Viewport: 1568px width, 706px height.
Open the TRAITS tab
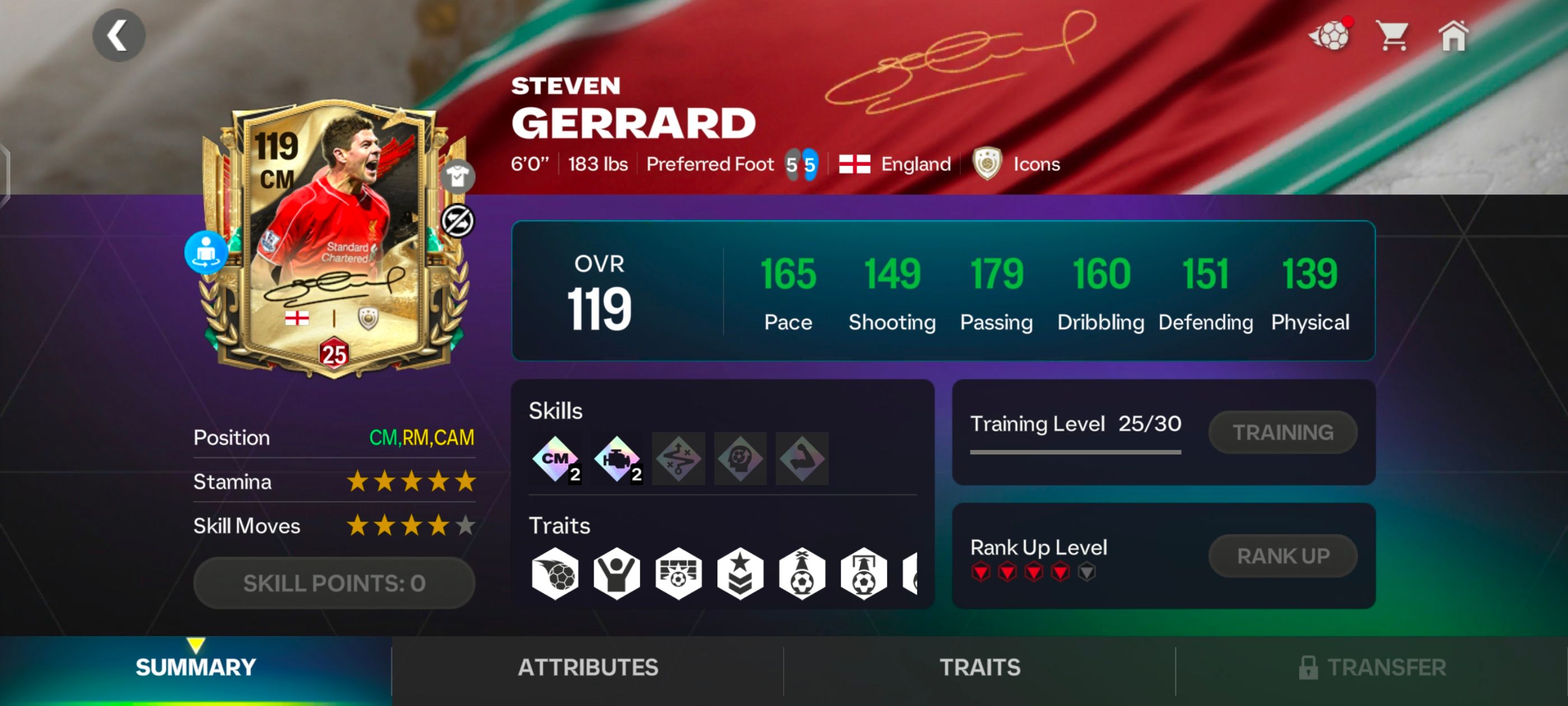tap(980, 668)
